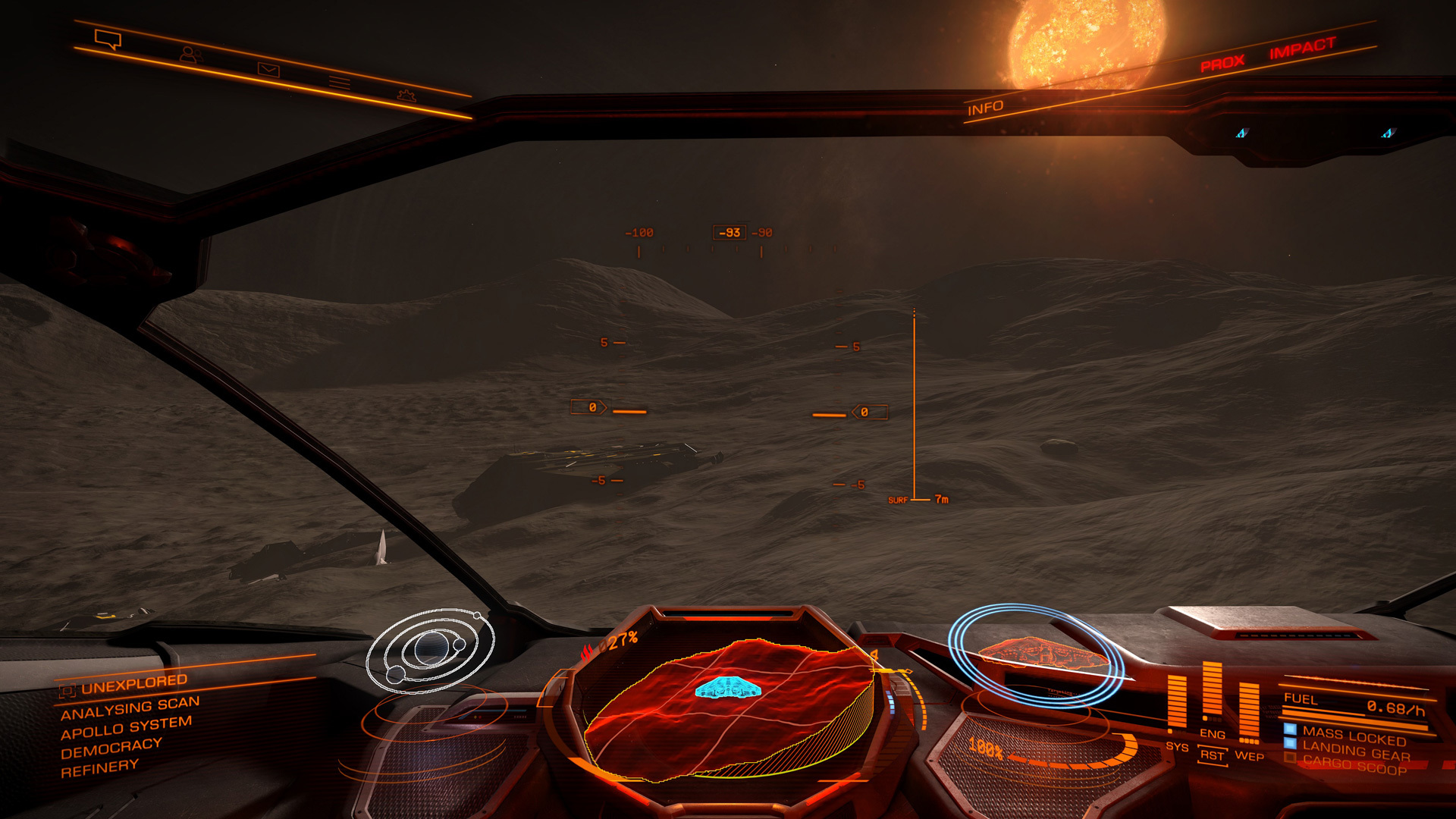Divert power to WEP capacitor
This screenshot has height=819, width=1456.
(1249, 755)
